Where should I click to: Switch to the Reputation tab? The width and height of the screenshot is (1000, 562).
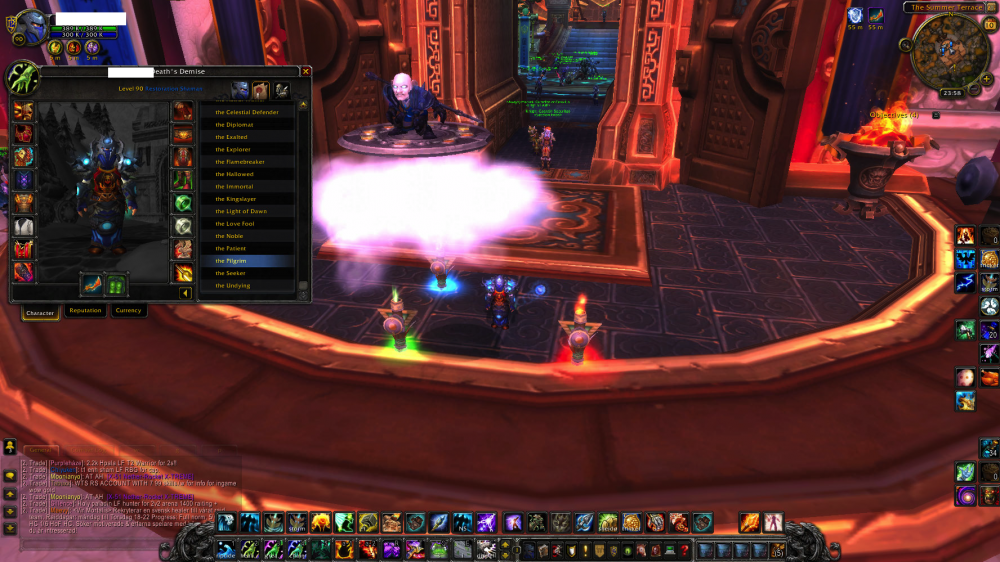pyautogui.click(x=85, y=311)
